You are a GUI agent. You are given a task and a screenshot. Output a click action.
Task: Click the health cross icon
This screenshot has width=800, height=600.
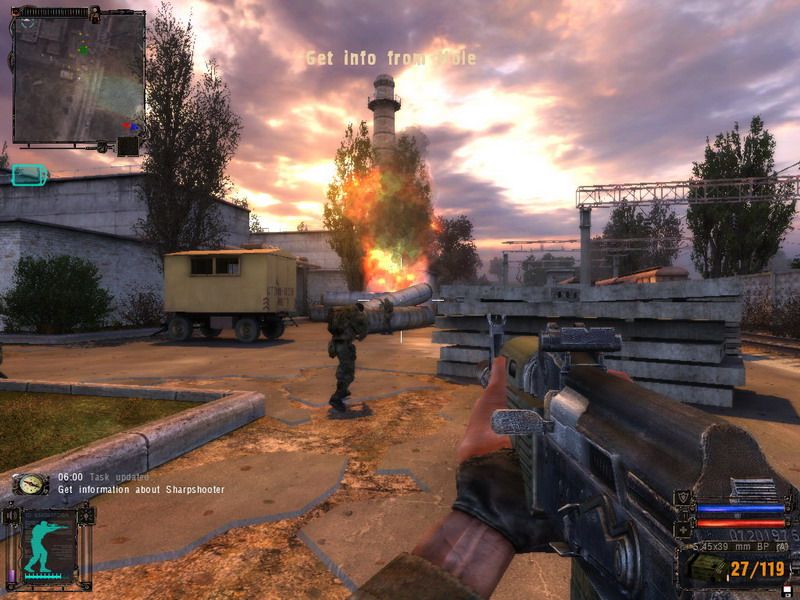(683, 529)
